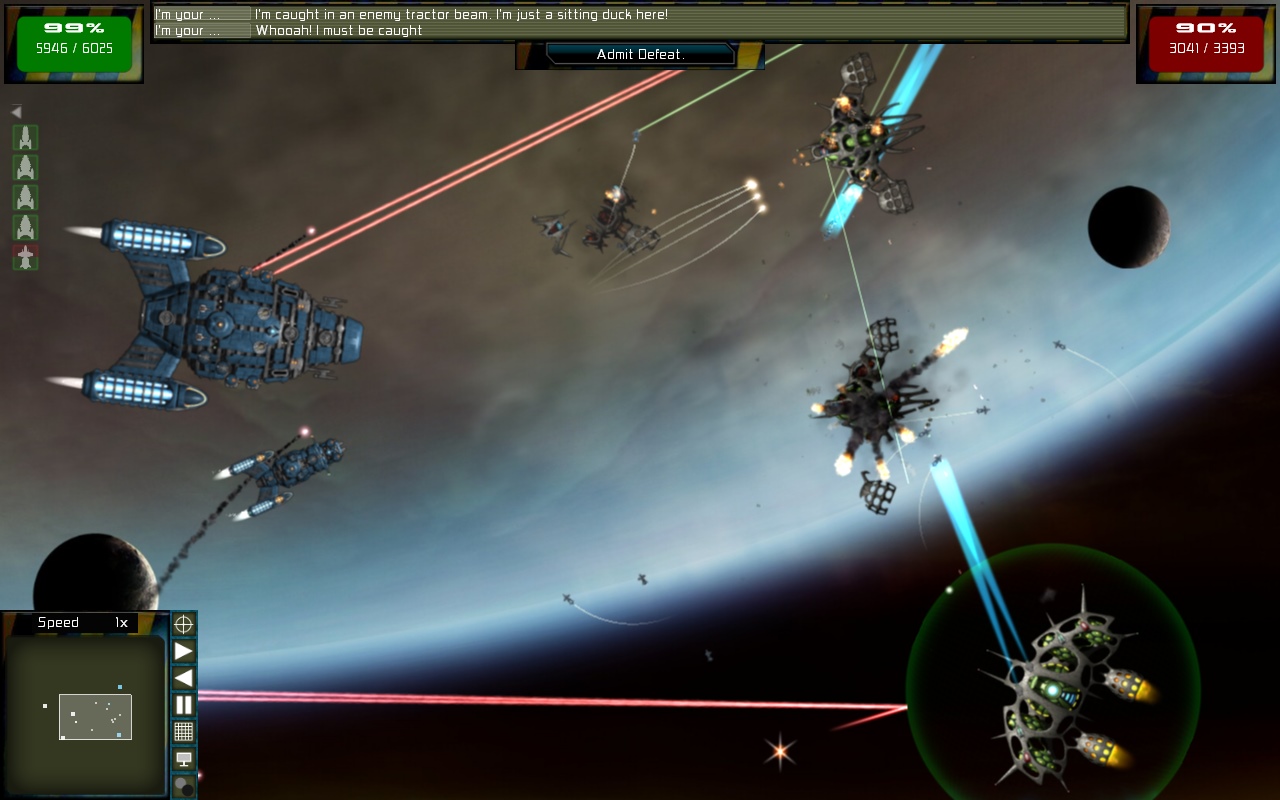Select the tractor beam message in the log
The height and width of the screenshot is (800, 1280).
[x=461, y=15]
